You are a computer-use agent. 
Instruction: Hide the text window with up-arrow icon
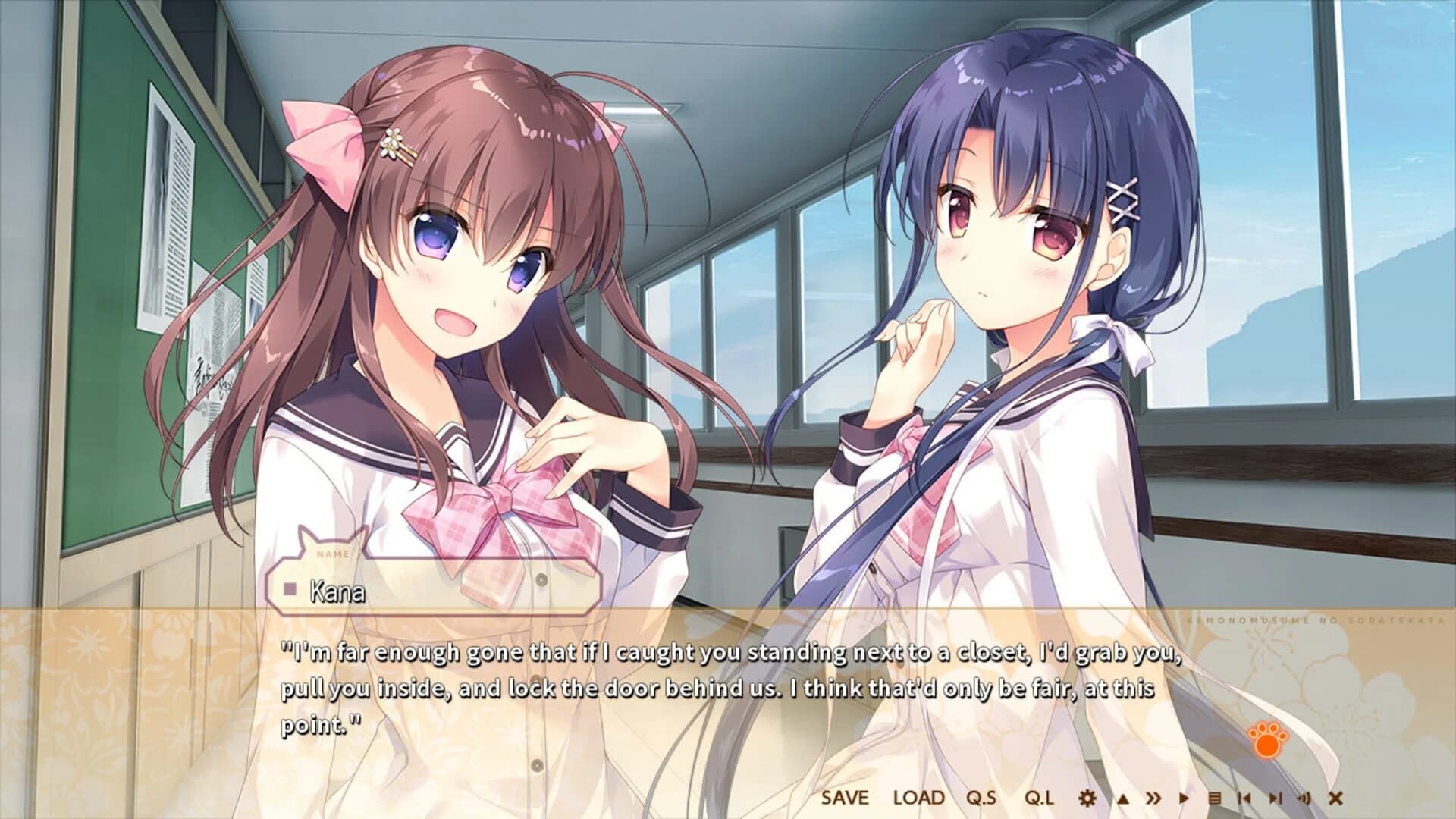[x=1122, y=799]
